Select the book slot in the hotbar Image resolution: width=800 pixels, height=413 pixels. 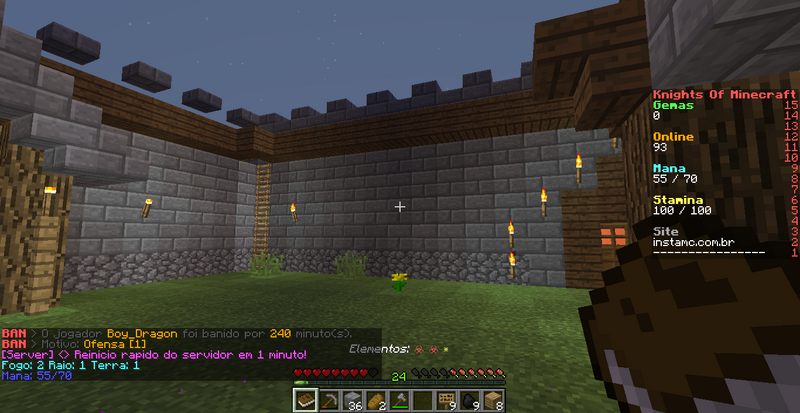[x=305, y=400]
